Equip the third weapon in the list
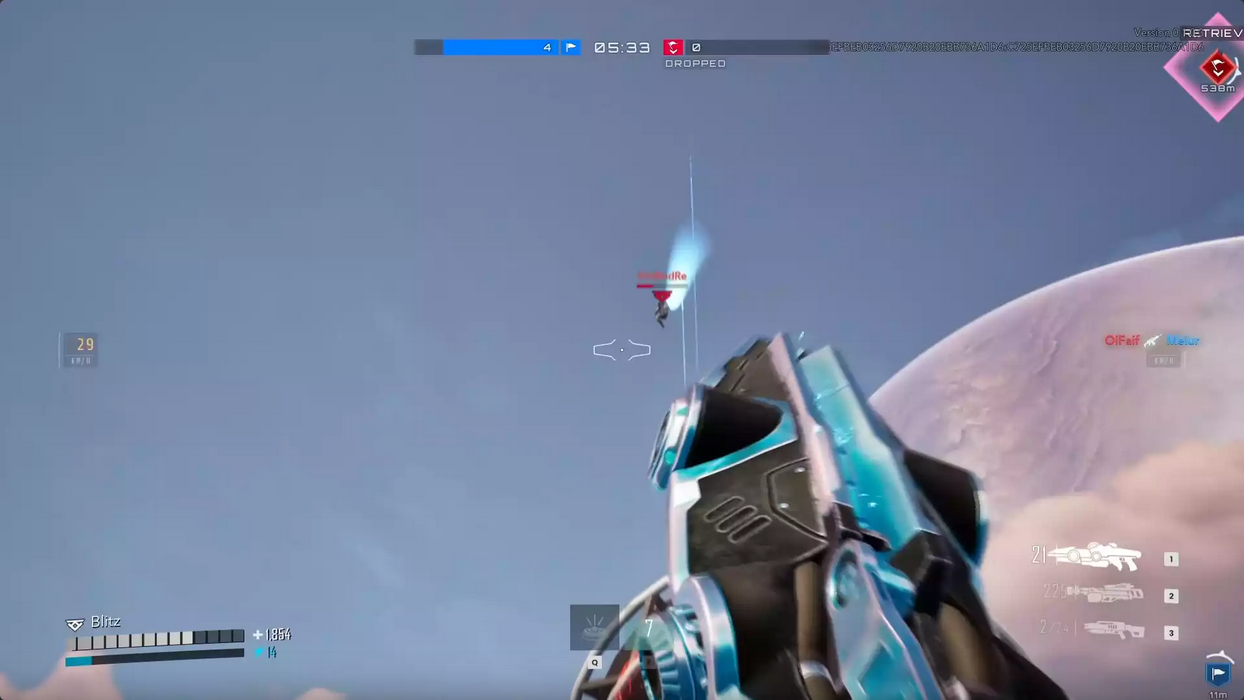This screenshot has width=1244, height=700. tap(1113, 630)
